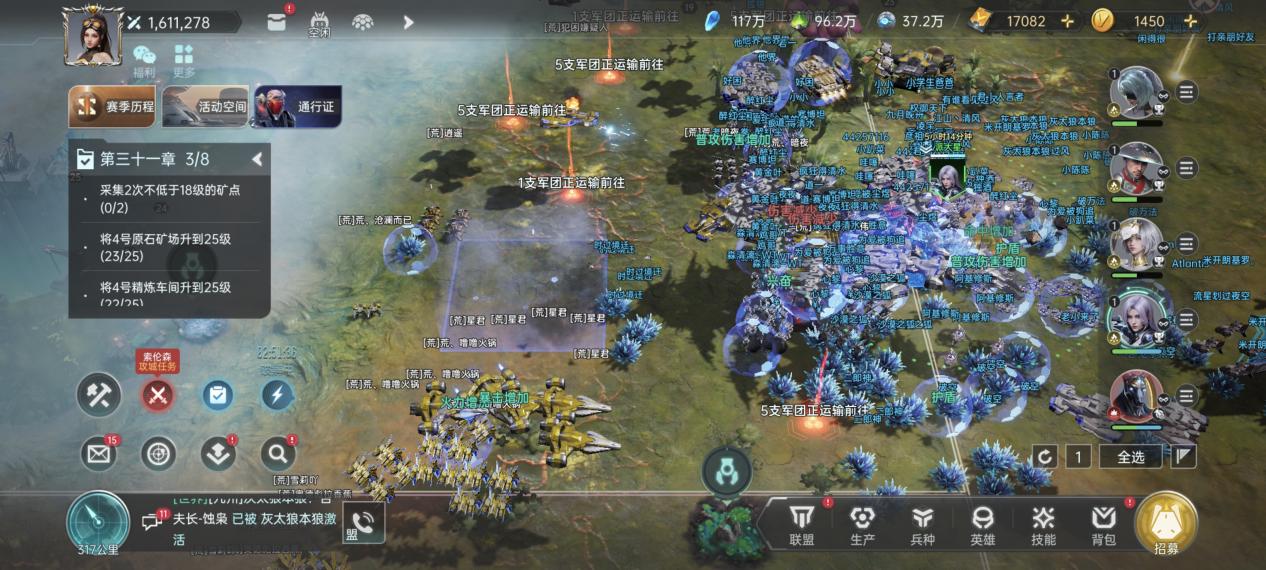The width and height of the screenshot is (1266, 570).
Task: Open the radar compass minimap
Action: coord(98,522)
